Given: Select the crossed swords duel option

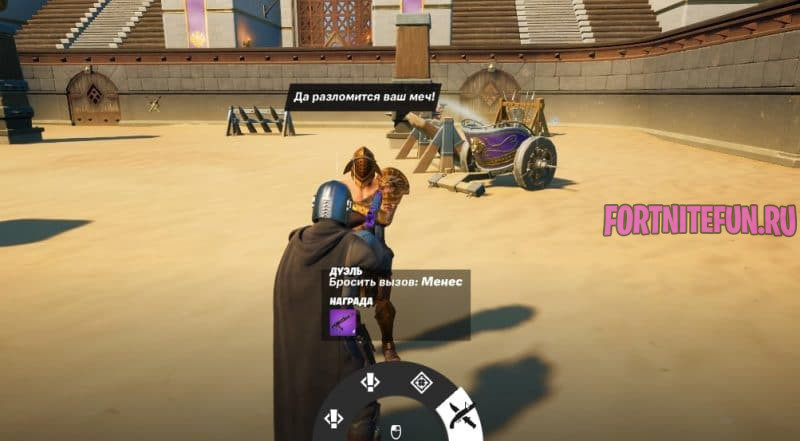Looking at the screenshot, I should (x=461, y=411).
